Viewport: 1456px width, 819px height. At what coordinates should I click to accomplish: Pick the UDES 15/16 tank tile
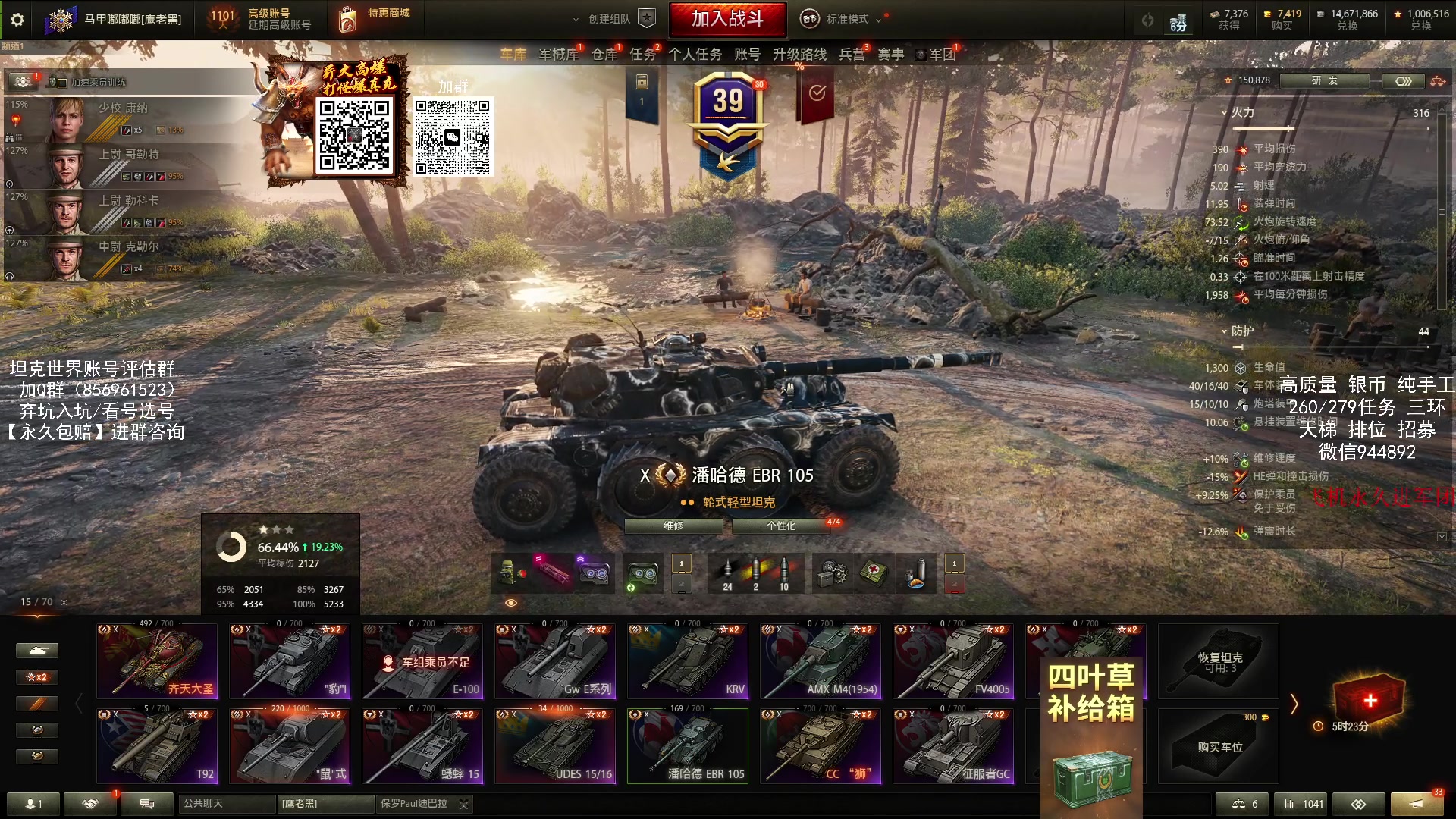555,746
